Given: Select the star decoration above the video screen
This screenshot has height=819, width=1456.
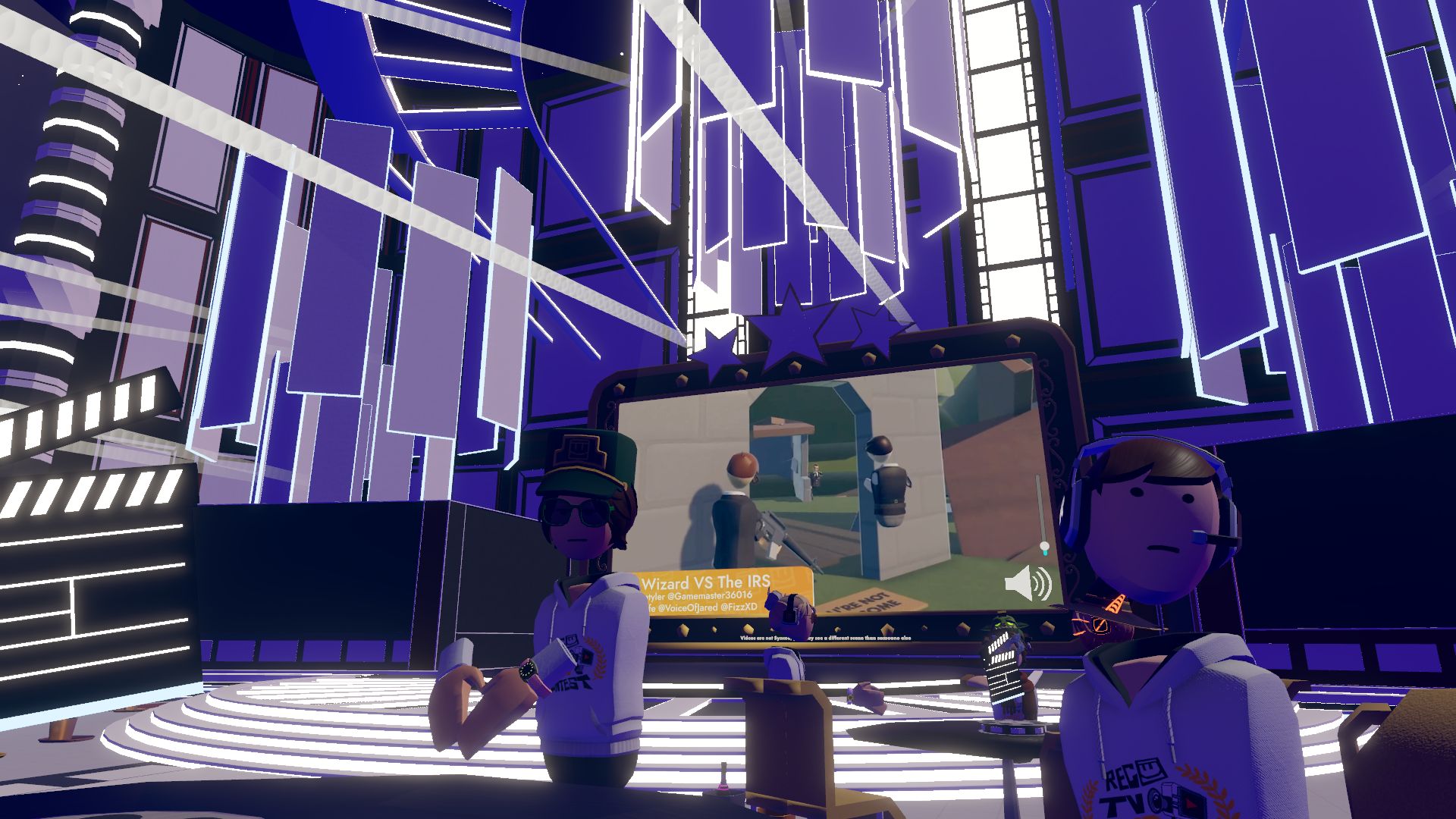Looking at the screenshot, I should [x=792, y=326].
